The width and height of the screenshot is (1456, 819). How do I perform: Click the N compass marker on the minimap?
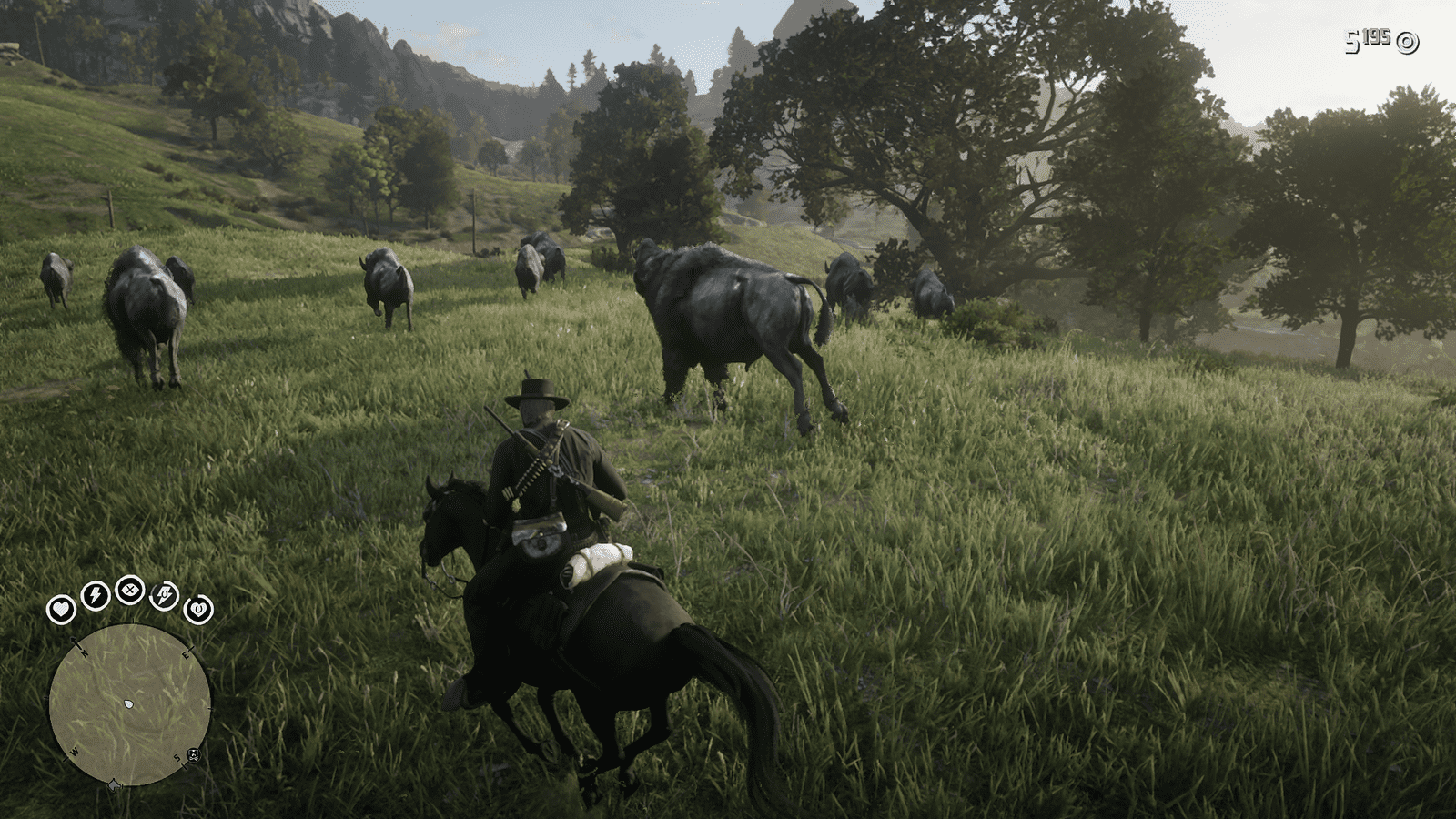point(84,652)
